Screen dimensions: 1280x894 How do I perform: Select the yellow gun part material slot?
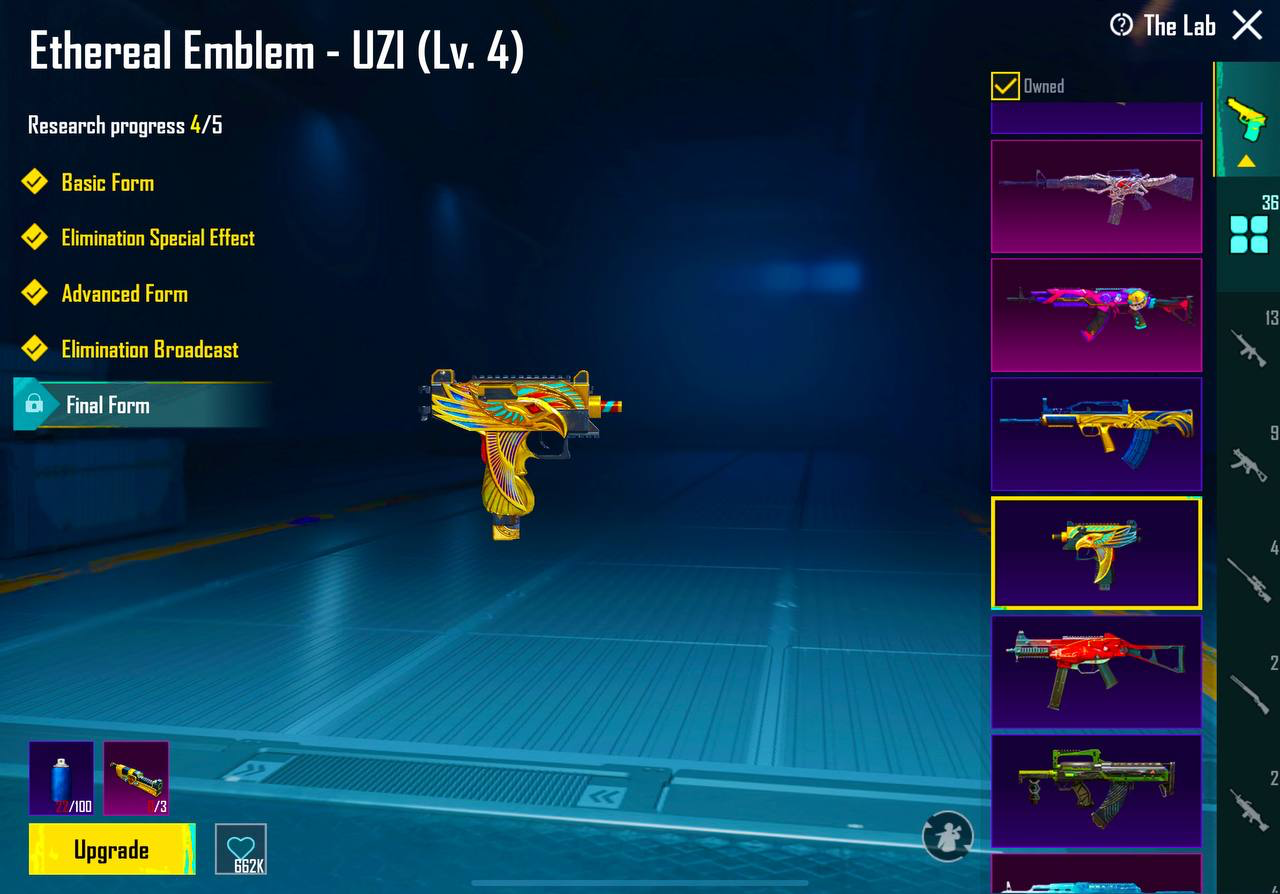pos(136,778)
